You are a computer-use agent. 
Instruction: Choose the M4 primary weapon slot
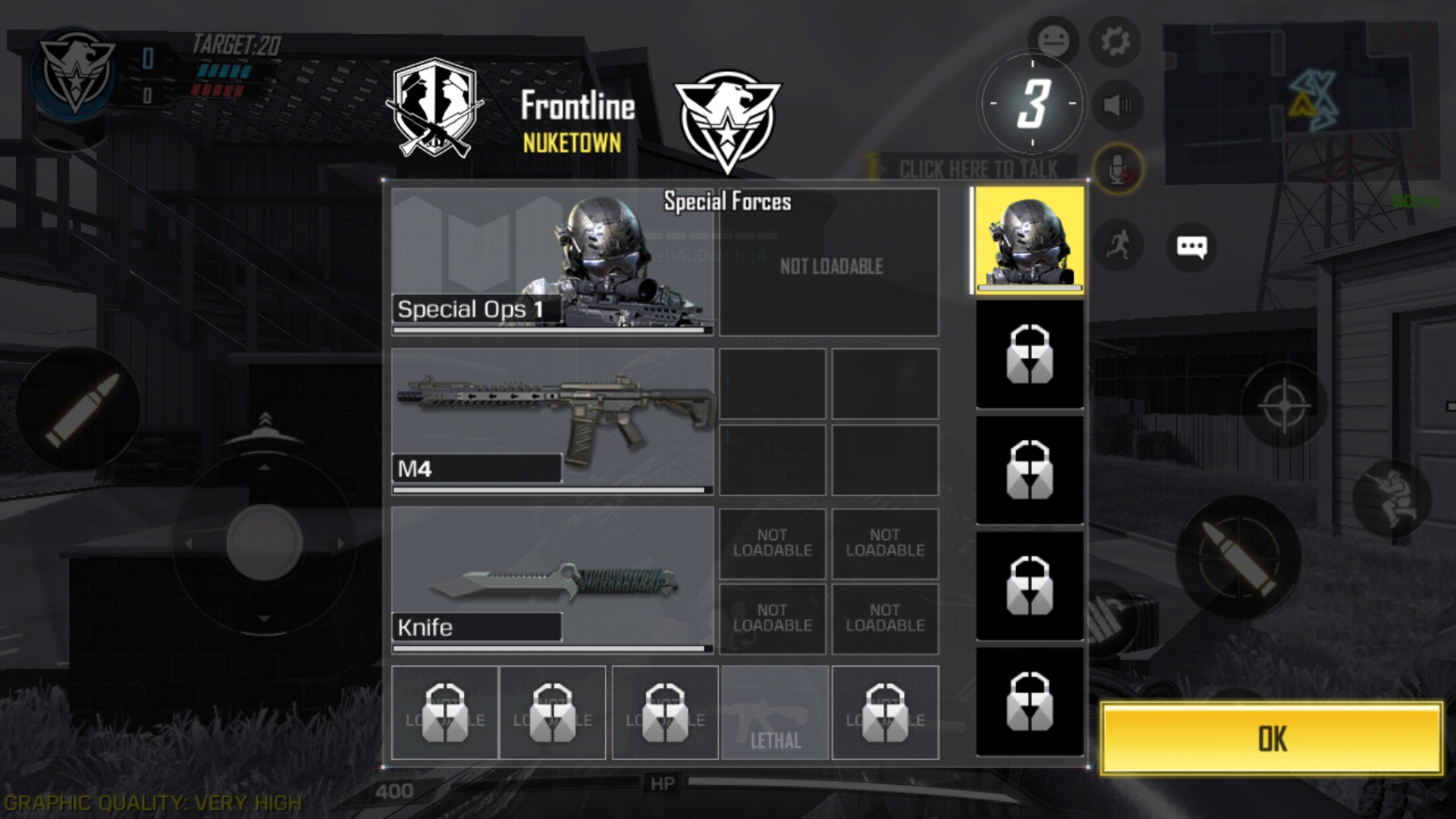tap(552, 420)
